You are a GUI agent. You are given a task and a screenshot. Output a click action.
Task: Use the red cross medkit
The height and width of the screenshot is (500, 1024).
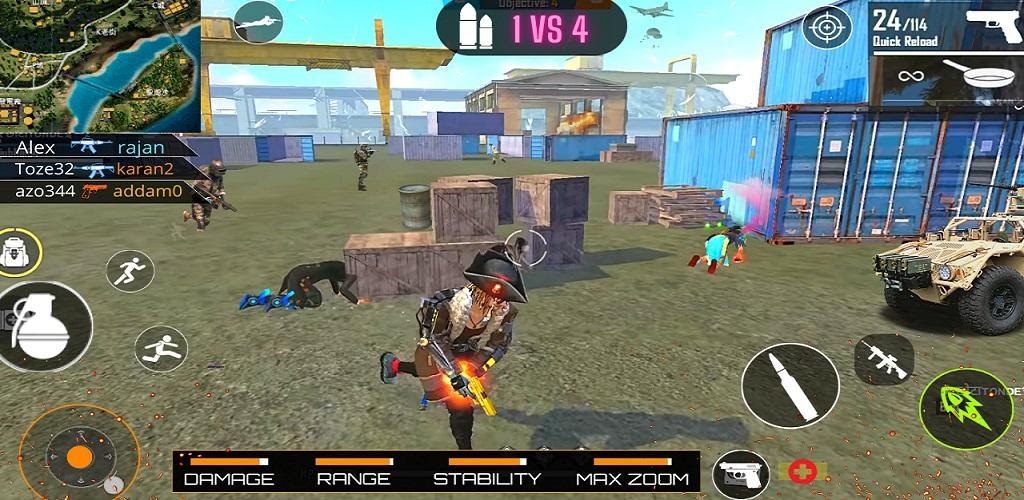802,471
